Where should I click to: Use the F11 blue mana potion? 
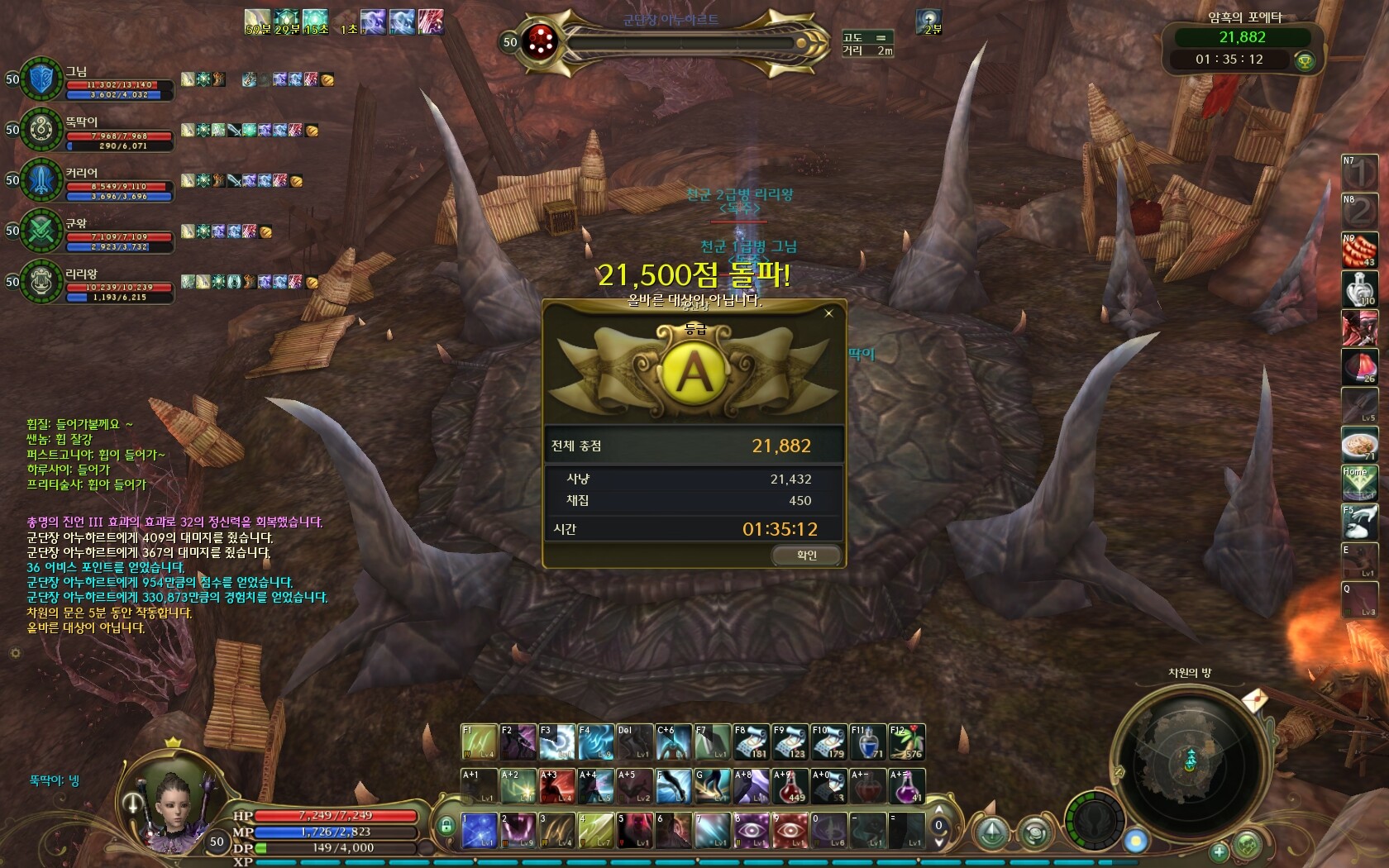[x=868, y=742]
